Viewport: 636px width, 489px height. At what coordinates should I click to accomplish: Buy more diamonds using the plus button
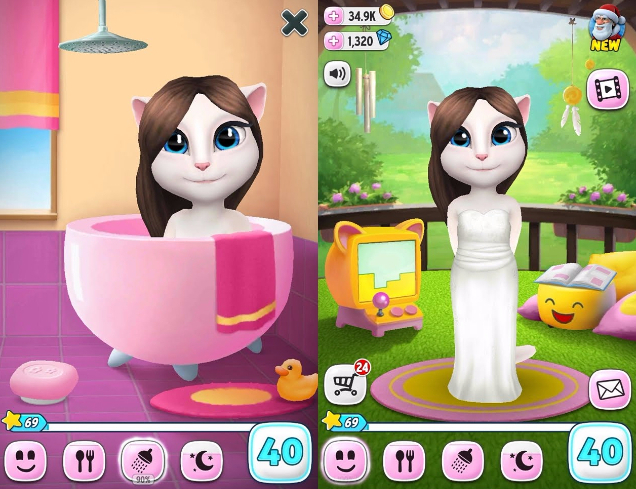334,41
